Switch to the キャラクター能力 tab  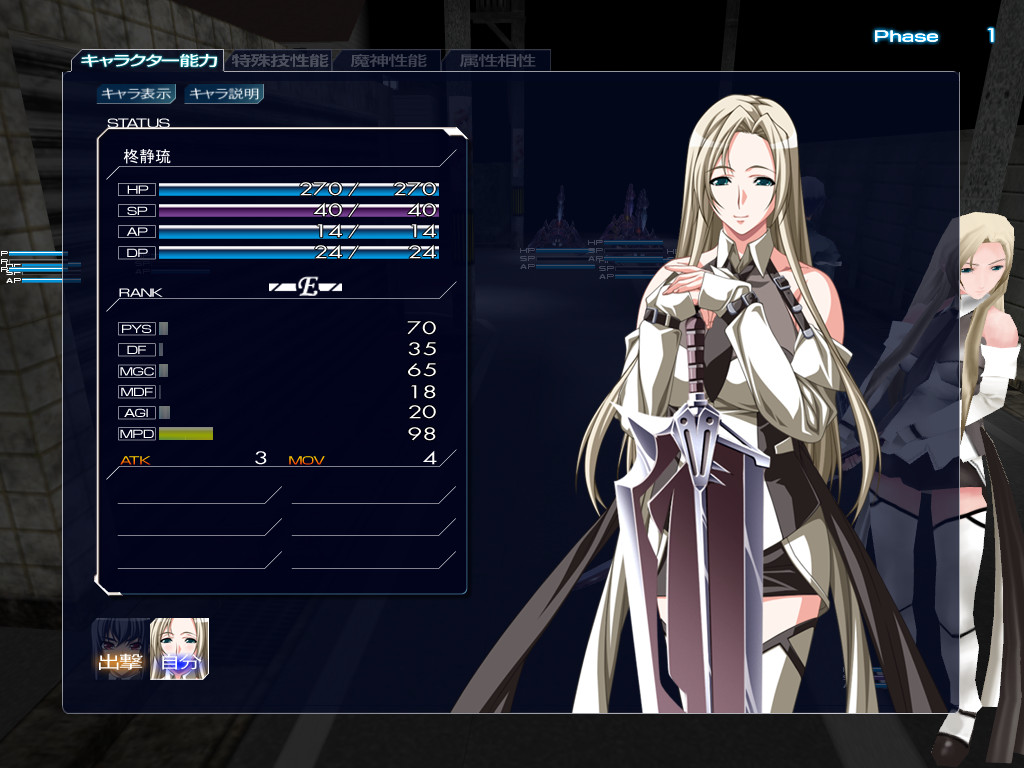[148, 61]
